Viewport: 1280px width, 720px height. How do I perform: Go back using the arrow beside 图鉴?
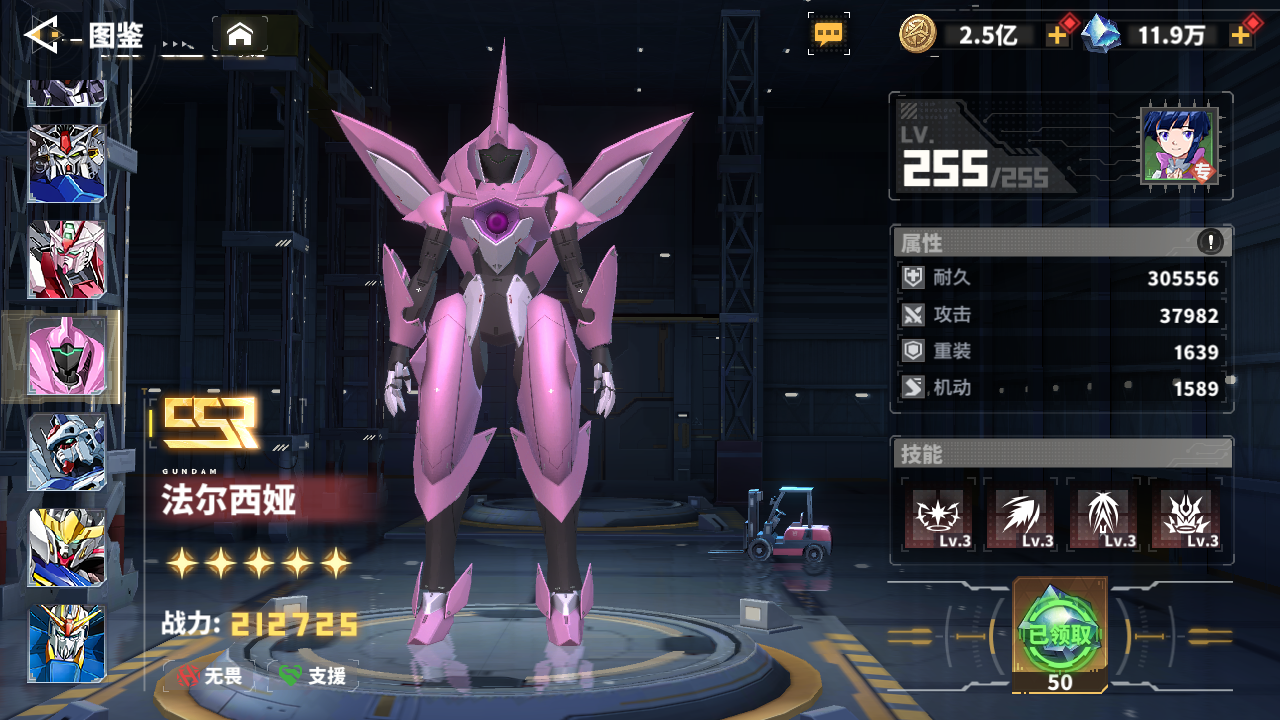pyautogui.click(x=44, y=36)
